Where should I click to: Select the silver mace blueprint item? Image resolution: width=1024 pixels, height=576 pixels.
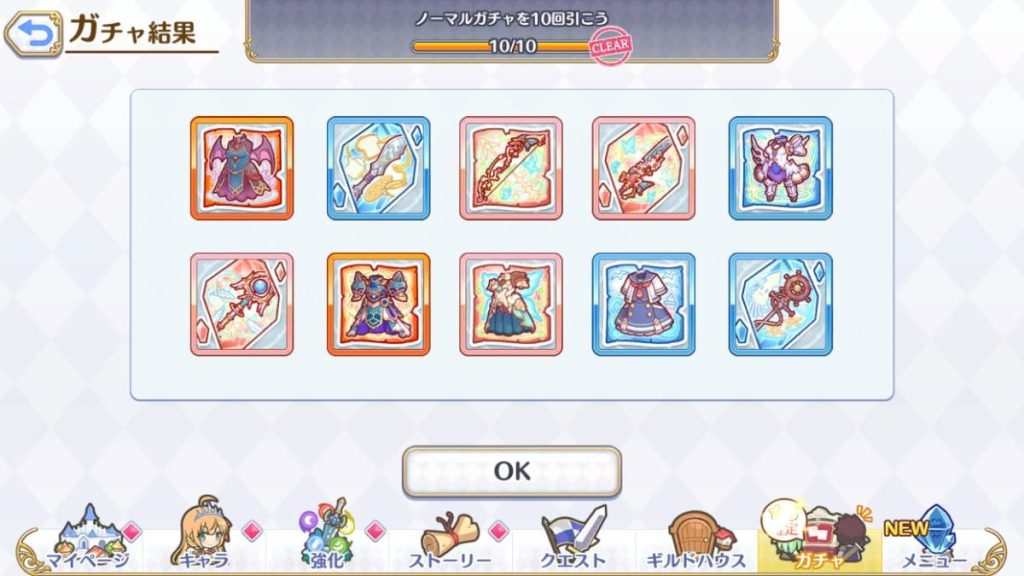pyautogui.click(x=378, y=168)
